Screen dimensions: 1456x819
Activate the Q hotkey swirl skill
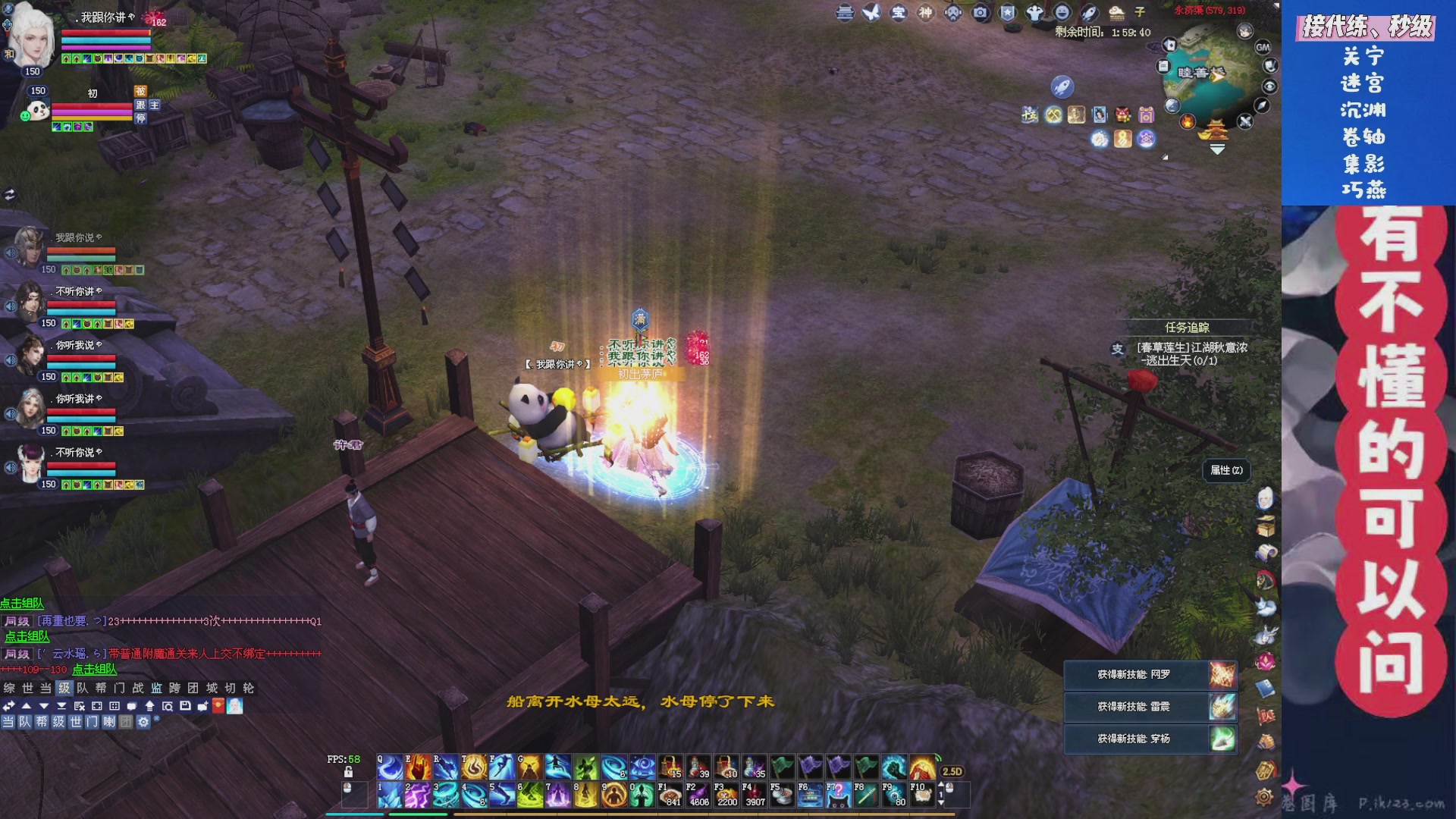click(x=390, y=767)
